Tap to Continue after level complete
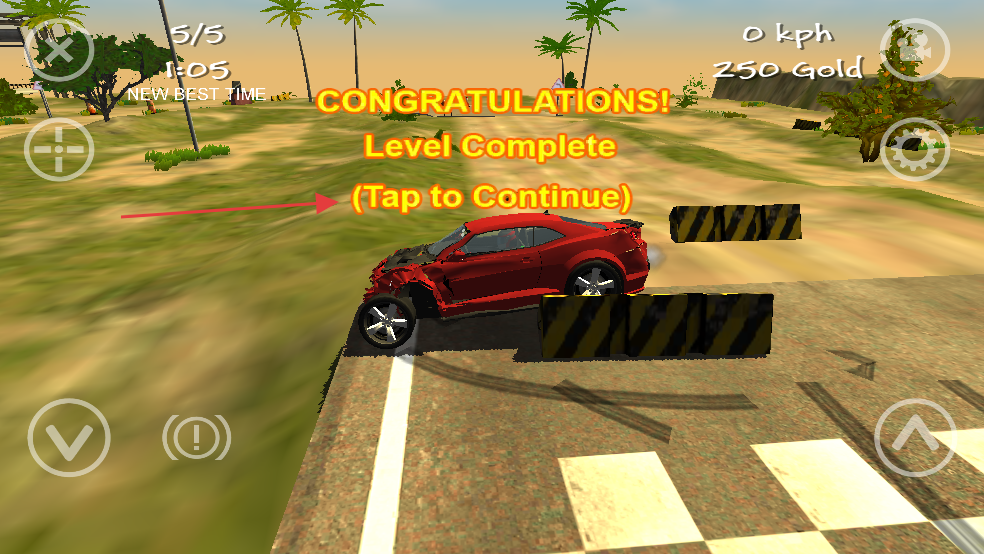The height and width of the screenshot is (554, 984). [491, 196]
